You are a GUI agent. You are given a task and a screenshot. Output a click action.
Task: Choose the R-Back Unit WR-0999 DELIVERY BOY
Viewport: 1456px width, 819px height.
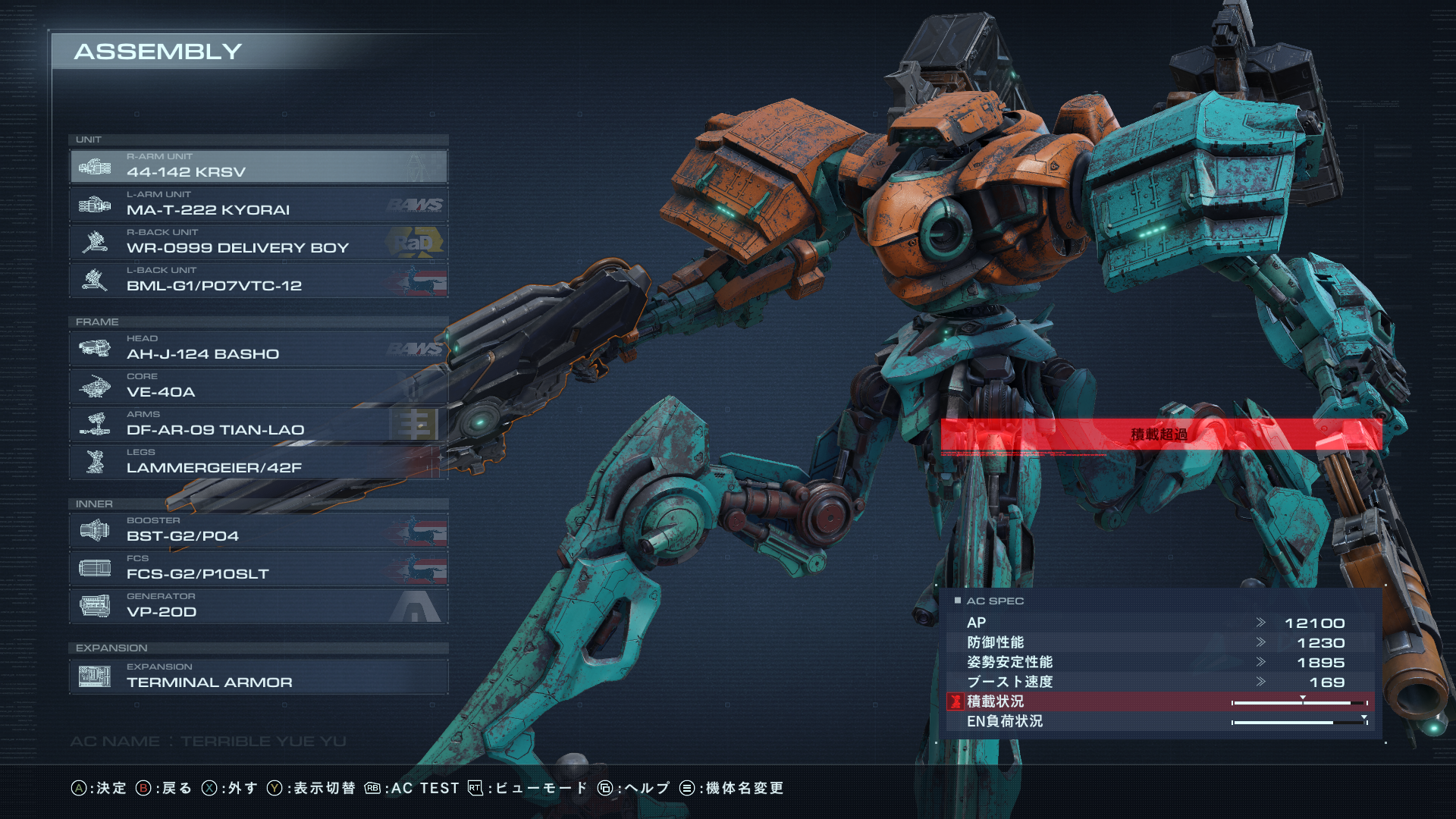tap(258, 242)
